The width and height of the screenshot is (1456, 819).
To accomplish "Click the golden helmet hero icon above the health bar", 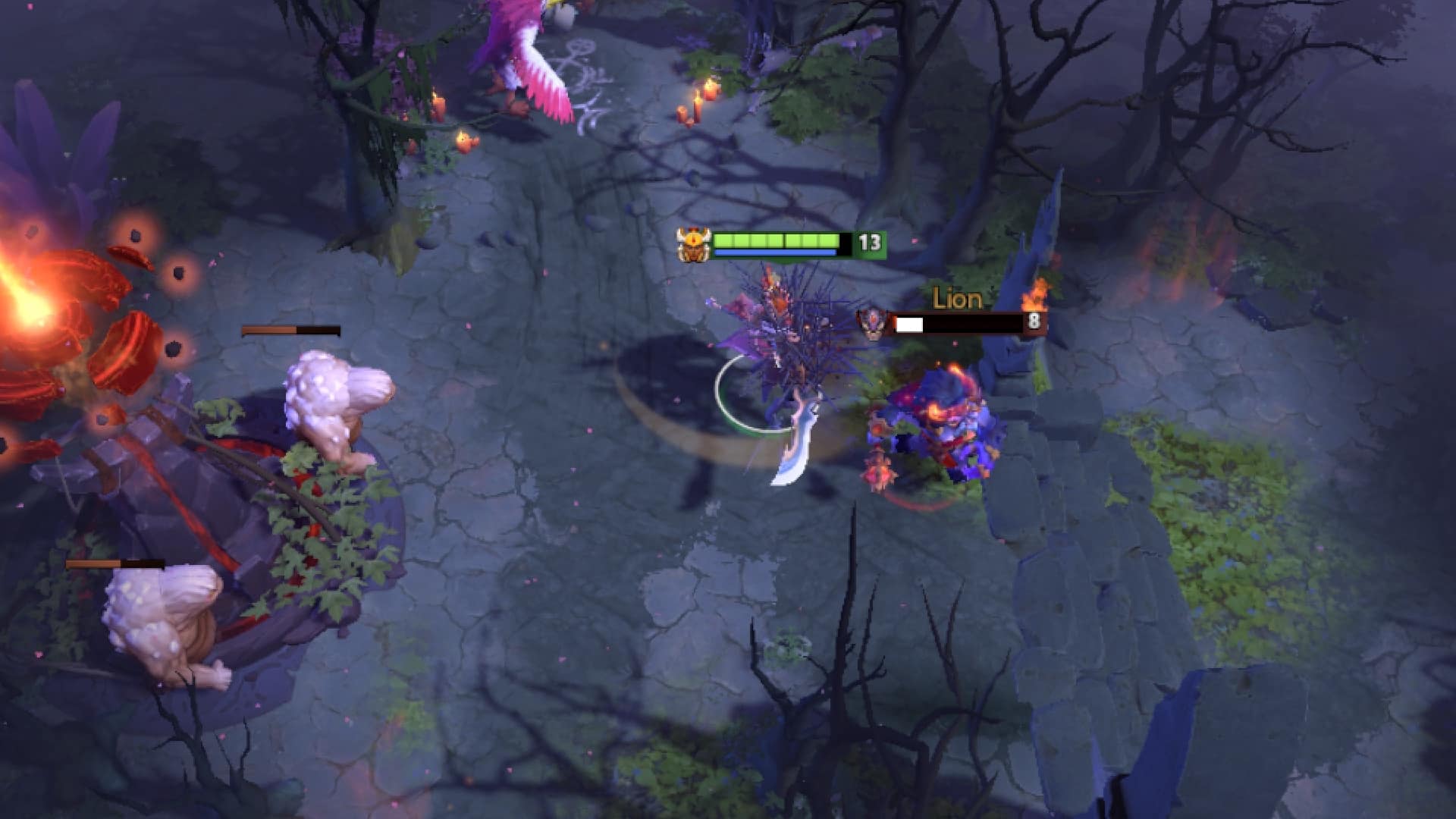I will (695, 245).
